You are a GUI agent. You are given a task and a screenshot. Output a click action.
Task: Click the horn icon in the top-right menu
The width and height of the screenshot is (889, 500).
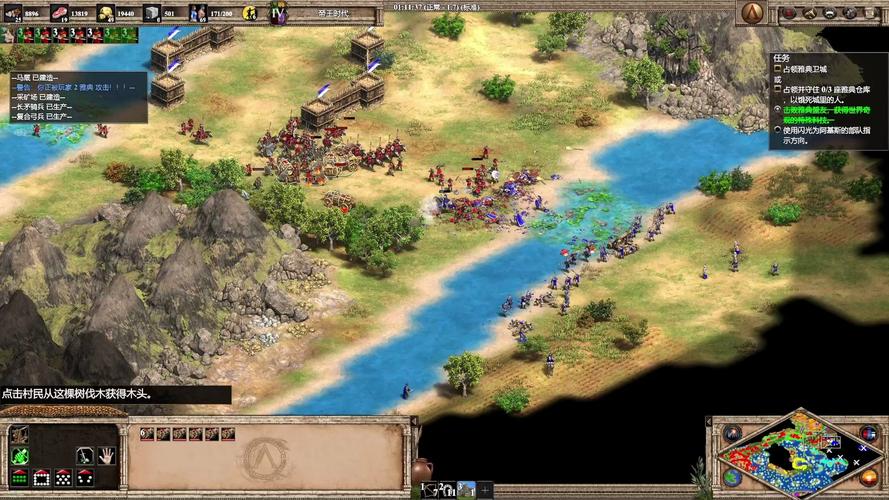(808, 13)
